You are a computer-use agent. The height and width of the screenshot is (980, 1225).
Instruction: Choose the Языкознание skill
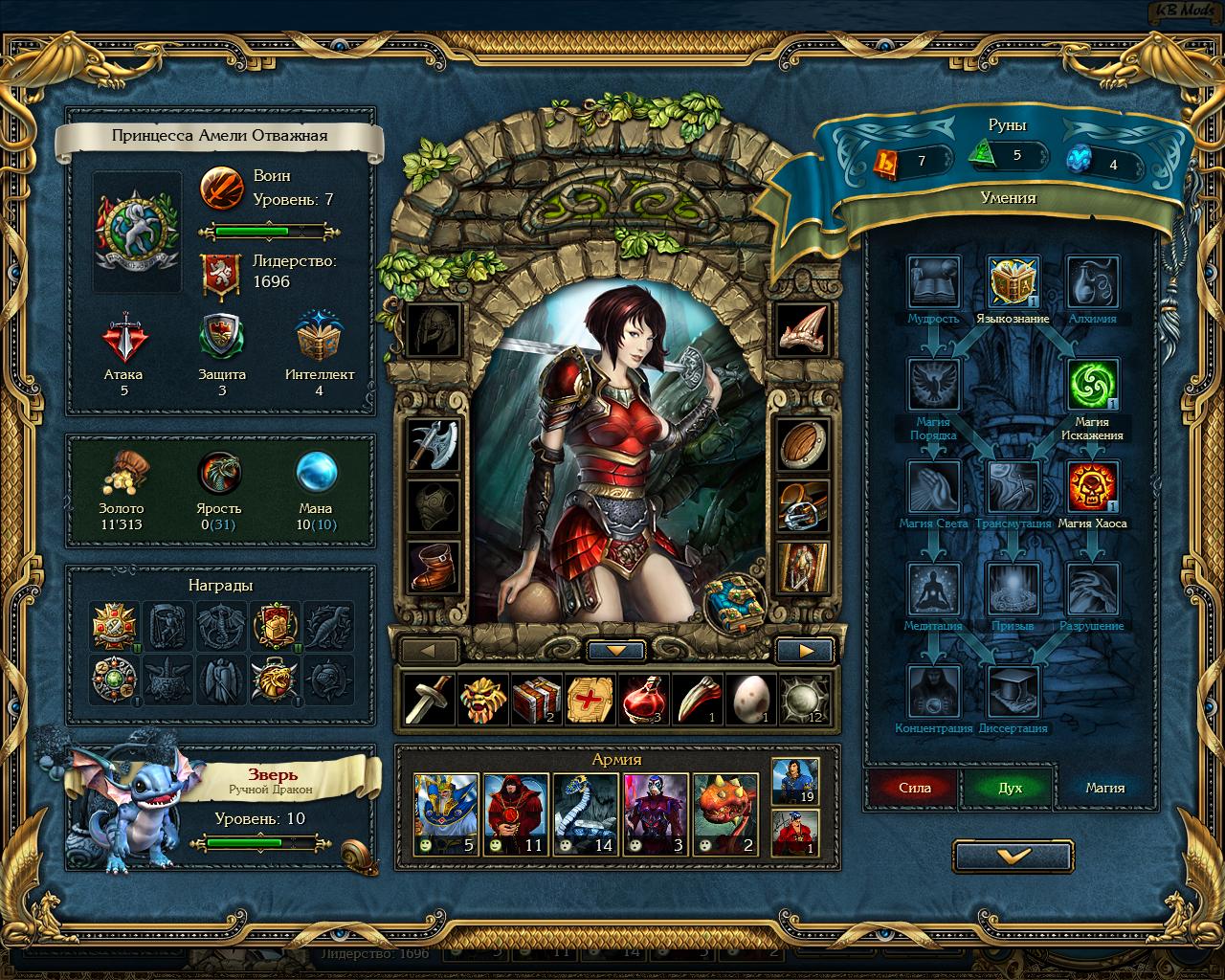[x=1013, y=282]
